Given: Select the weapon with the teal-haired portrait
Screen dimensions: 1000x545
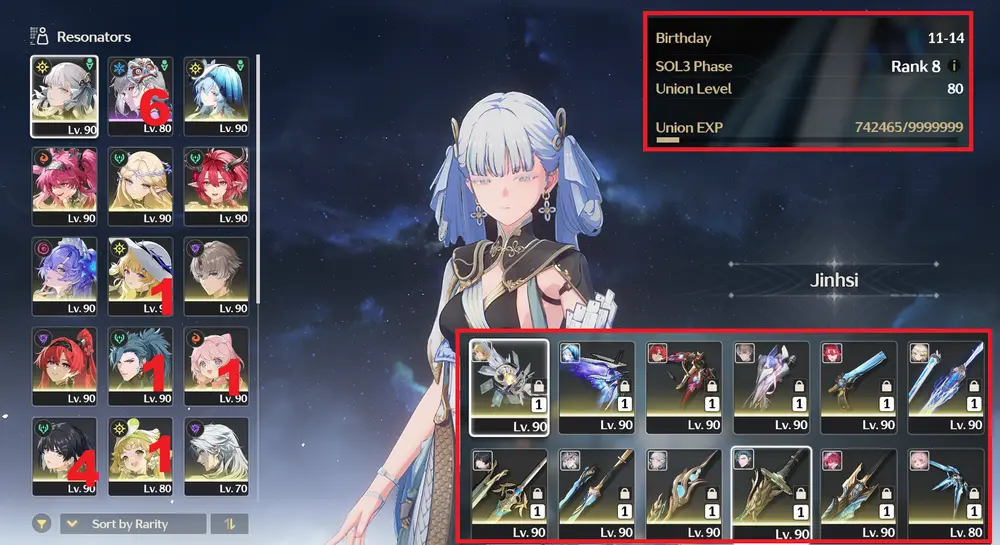Looking at the screenshot, I should point(771,492).
